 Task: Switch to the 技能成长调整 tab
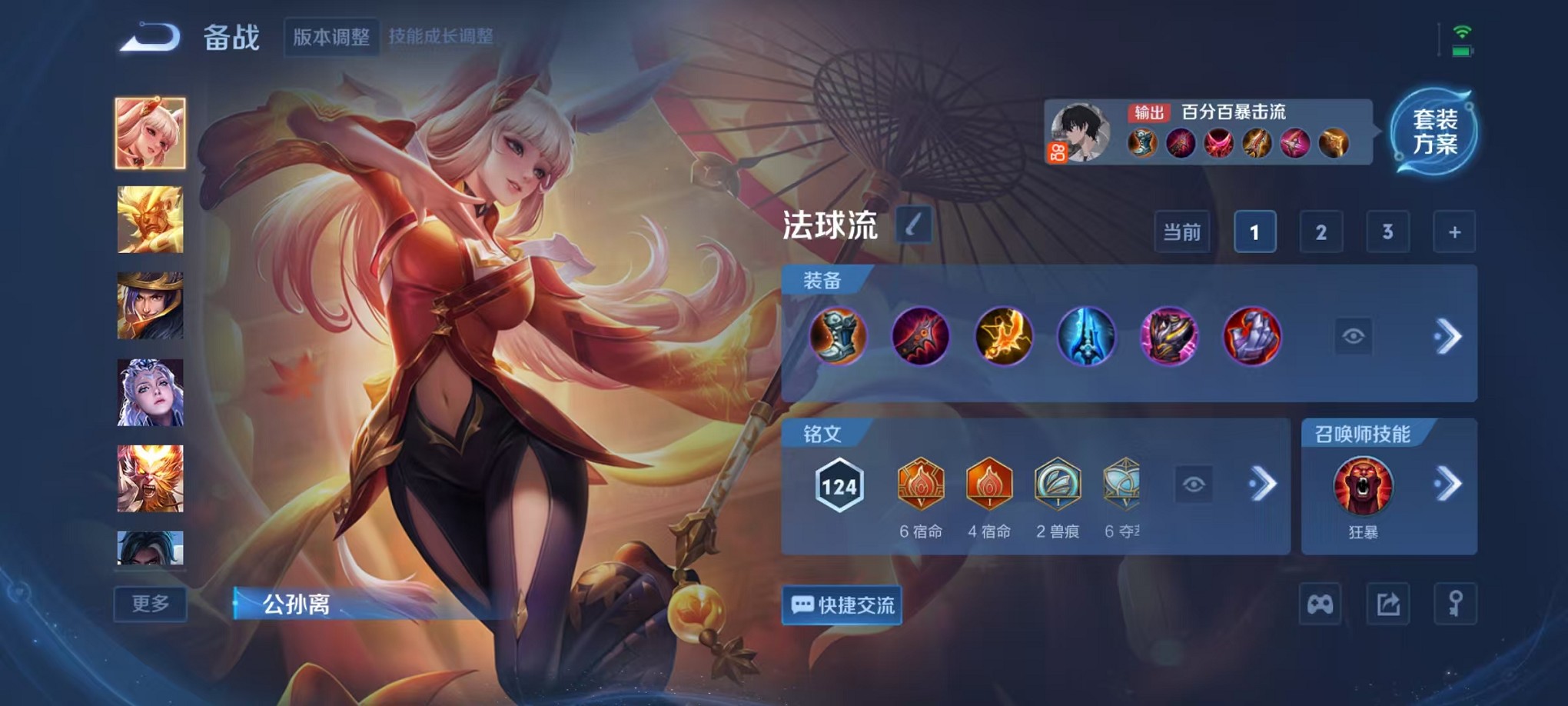tap(443, 34)
